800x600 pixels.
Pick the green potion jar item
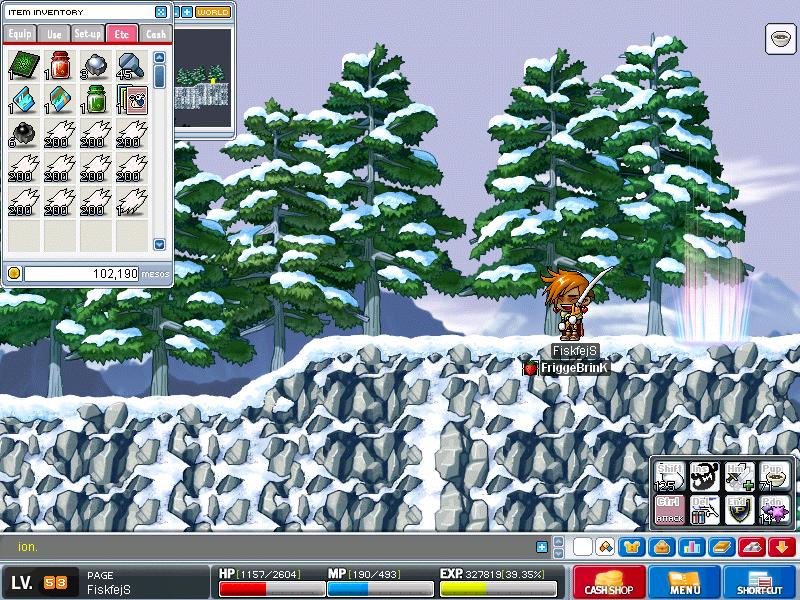coord(95,100)
